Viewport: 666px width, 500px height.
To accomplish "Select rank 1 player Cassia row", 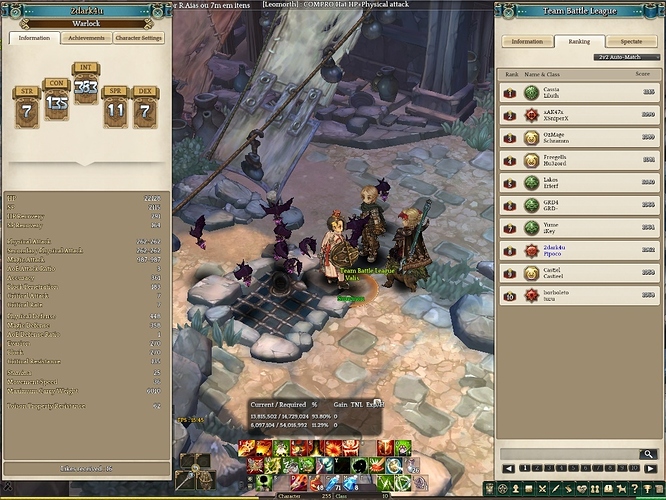I will [580, 91].
